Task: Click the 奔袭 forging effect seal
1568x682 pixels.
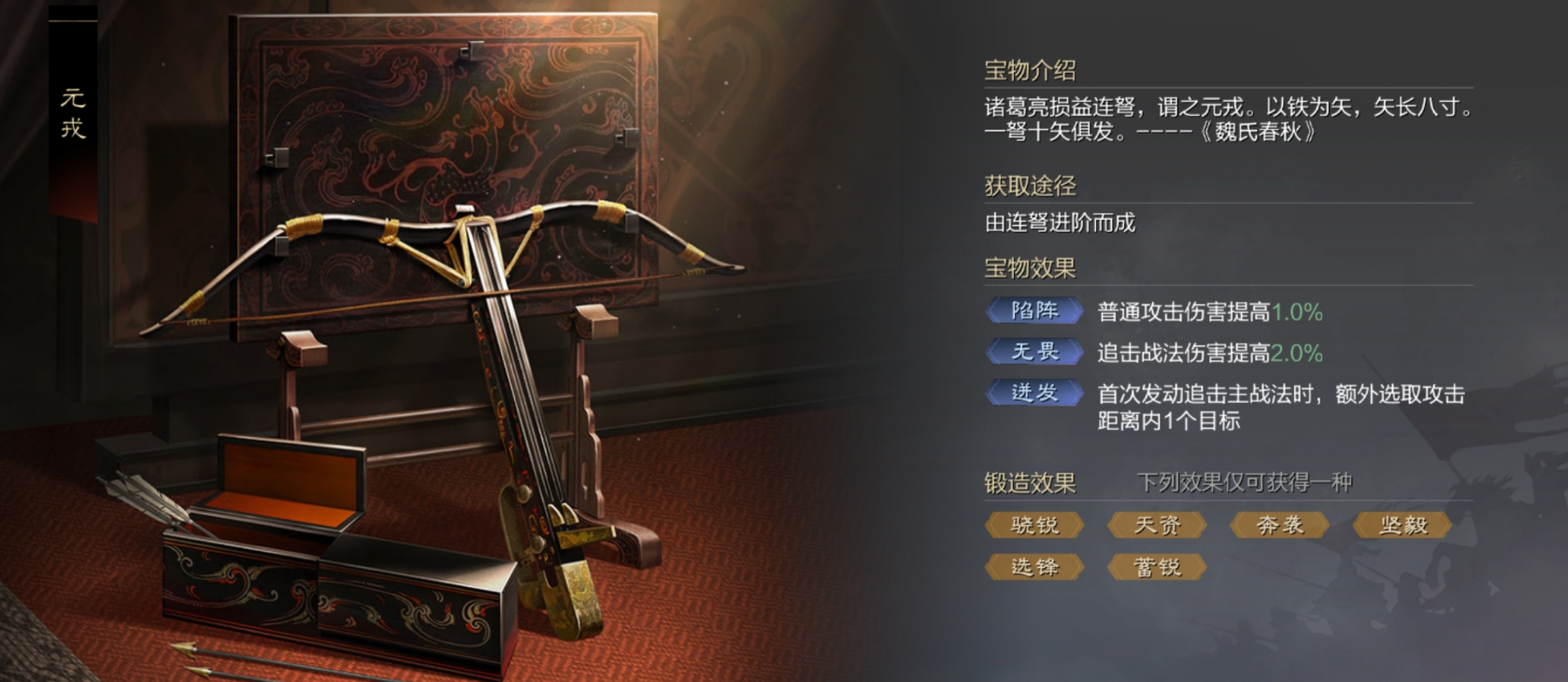Action: (1279, 525)
